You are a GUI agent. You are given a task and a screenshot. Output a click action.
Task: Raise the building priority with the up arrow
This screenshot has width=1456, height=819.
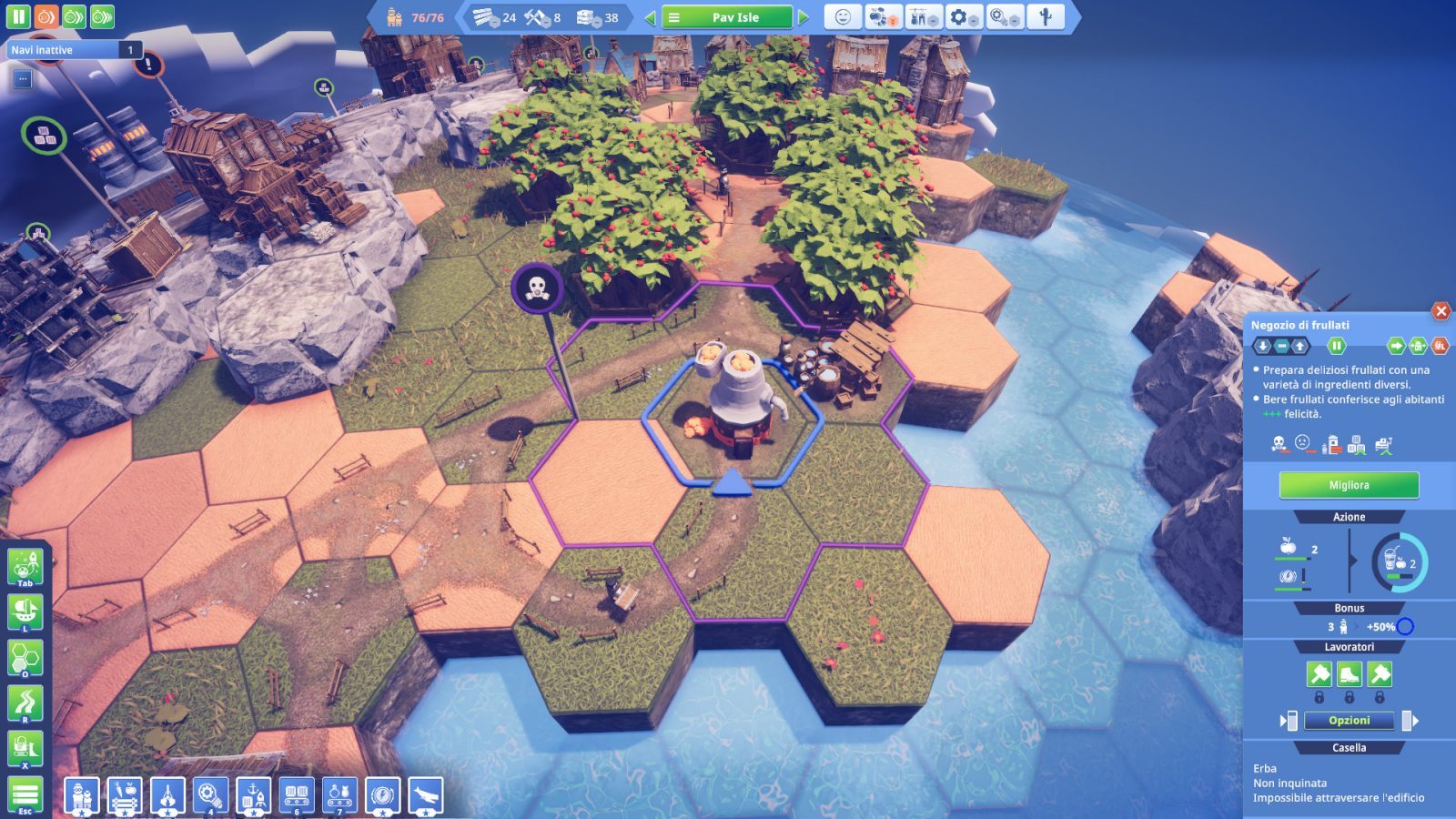pos(1300,346)
